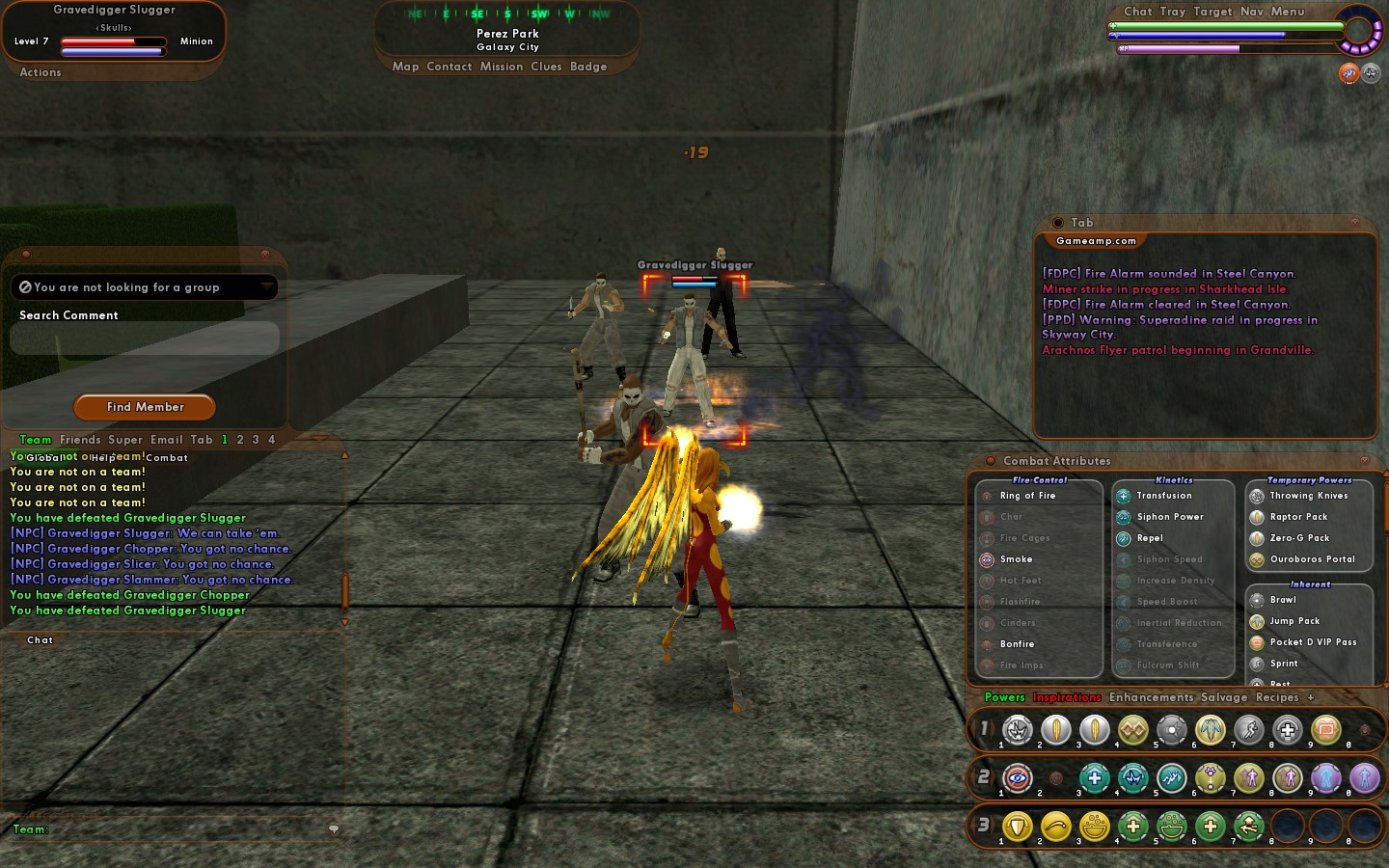This screenshot has height=868, width=1389.
Task: Show the Salvage tab
Action: (1224, 697)
